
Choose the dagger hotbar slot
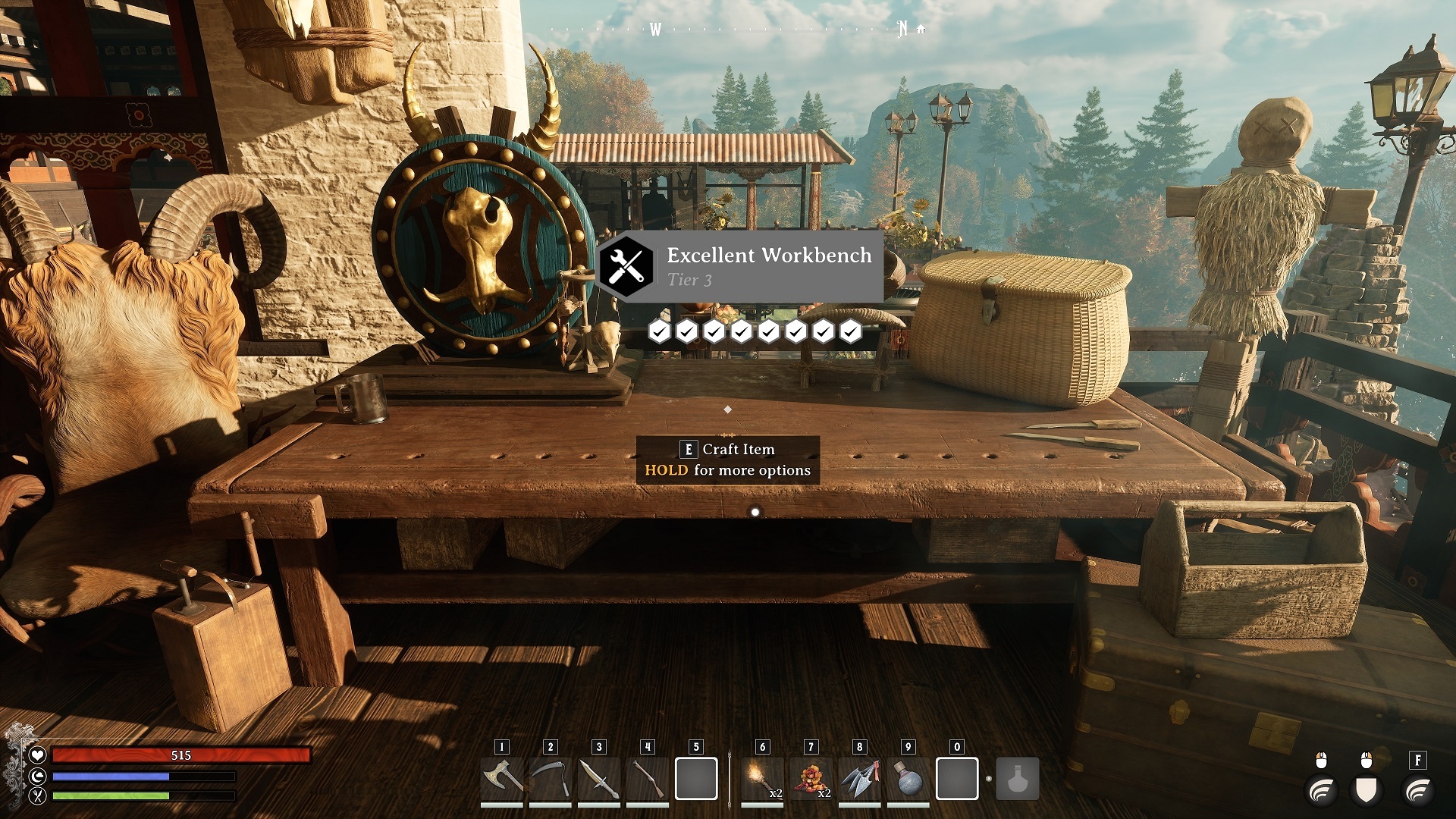[598, 779]
